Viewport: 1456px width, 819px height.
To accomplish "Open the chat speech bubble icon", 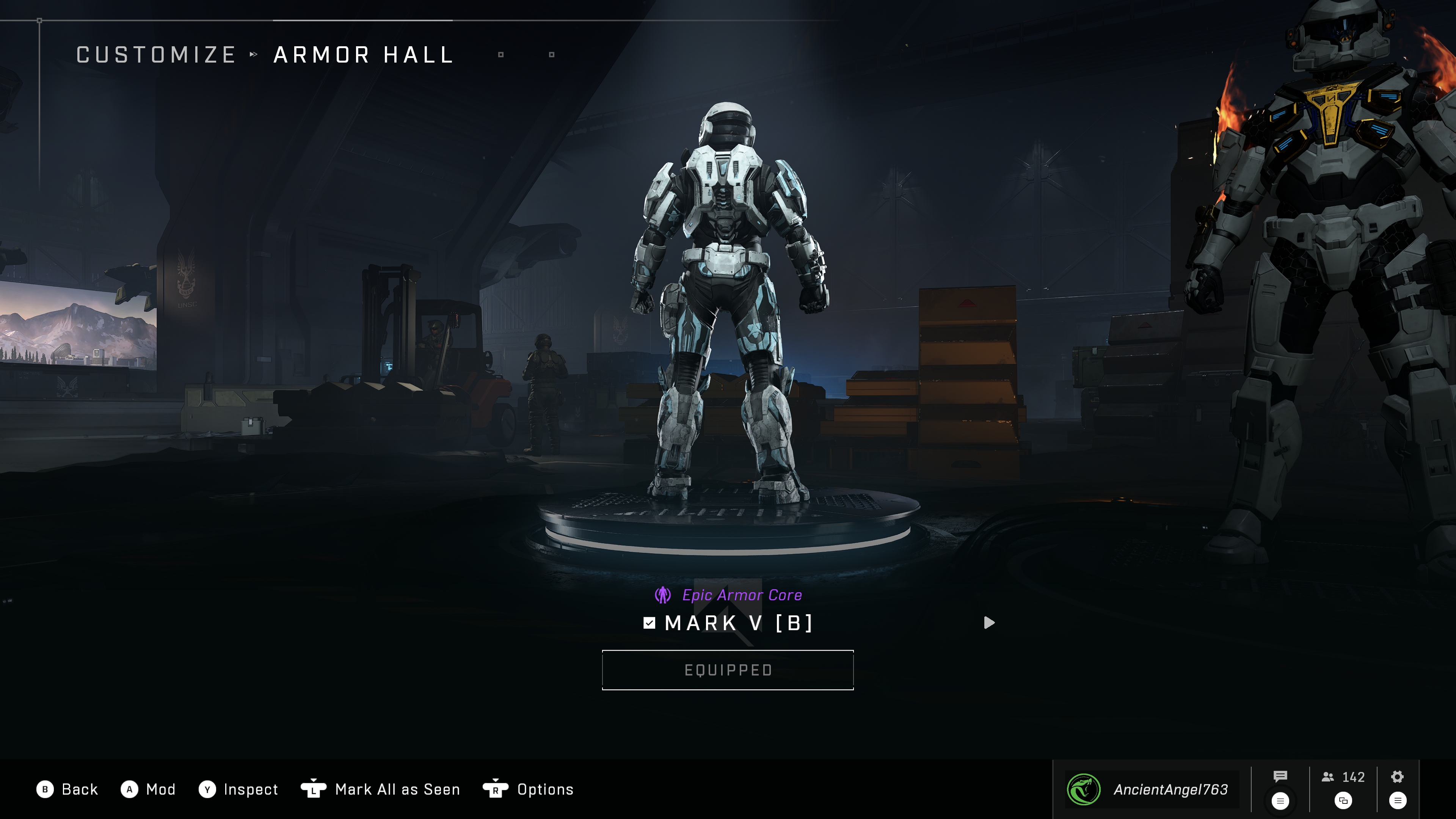I will point(1280,777).
